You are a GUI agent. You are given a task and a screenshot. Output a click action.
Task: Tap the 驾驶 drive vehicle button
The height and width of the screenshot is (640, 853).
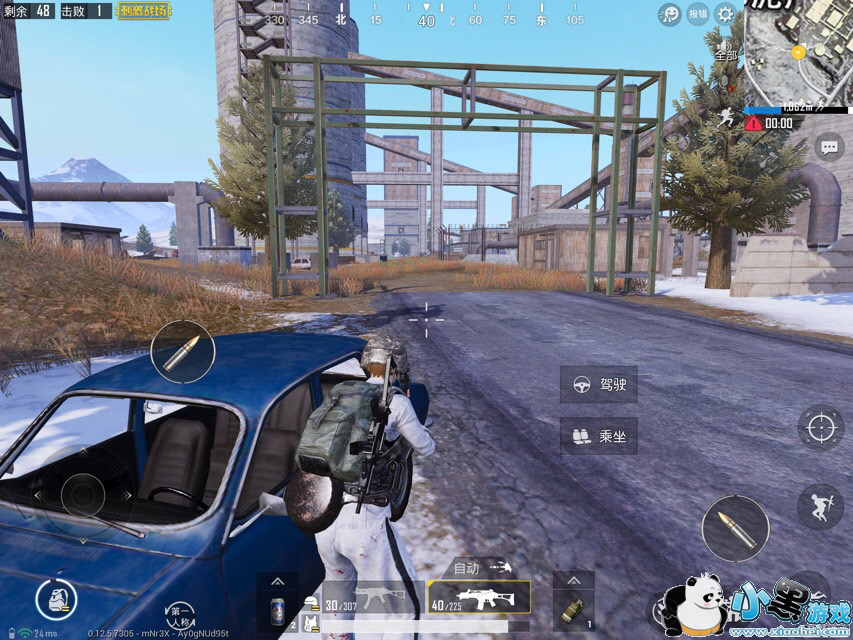tap(599, 385)
